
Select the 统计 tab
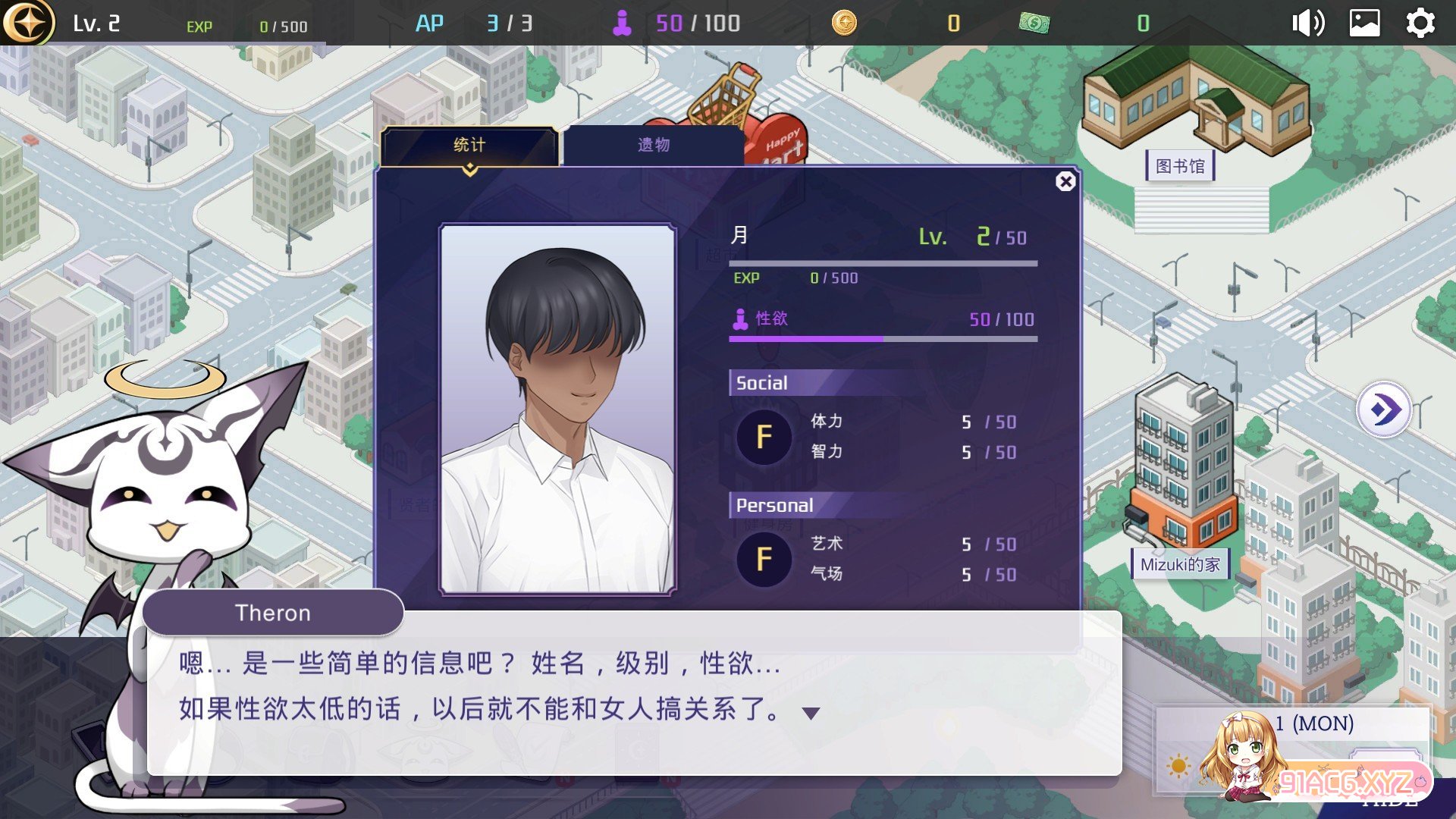(469, 145)
